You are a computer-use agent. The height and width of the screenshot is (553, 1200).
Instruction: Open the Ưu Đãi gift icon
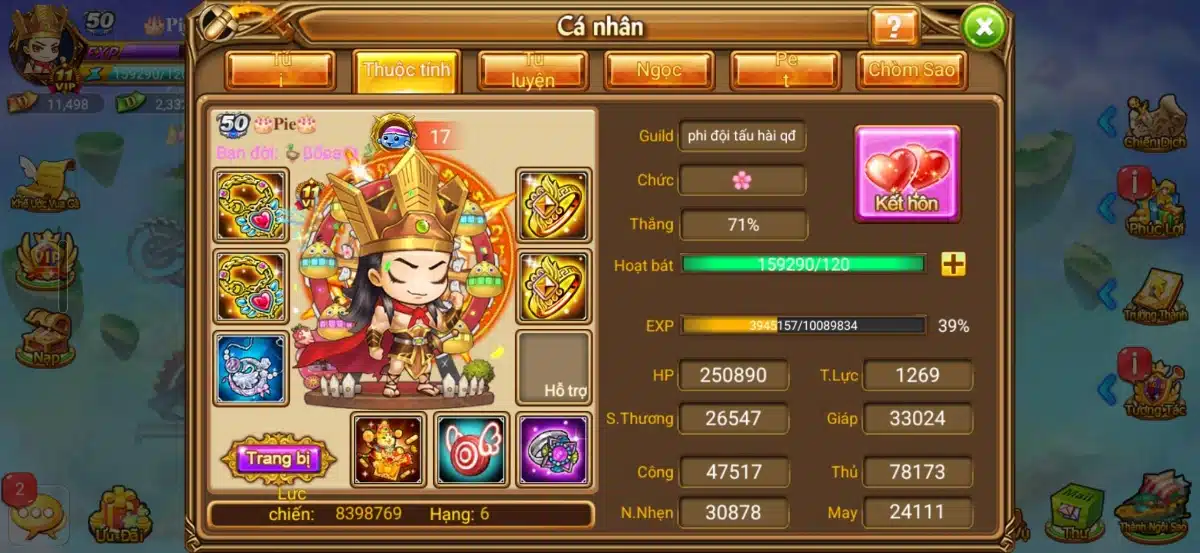119,513
